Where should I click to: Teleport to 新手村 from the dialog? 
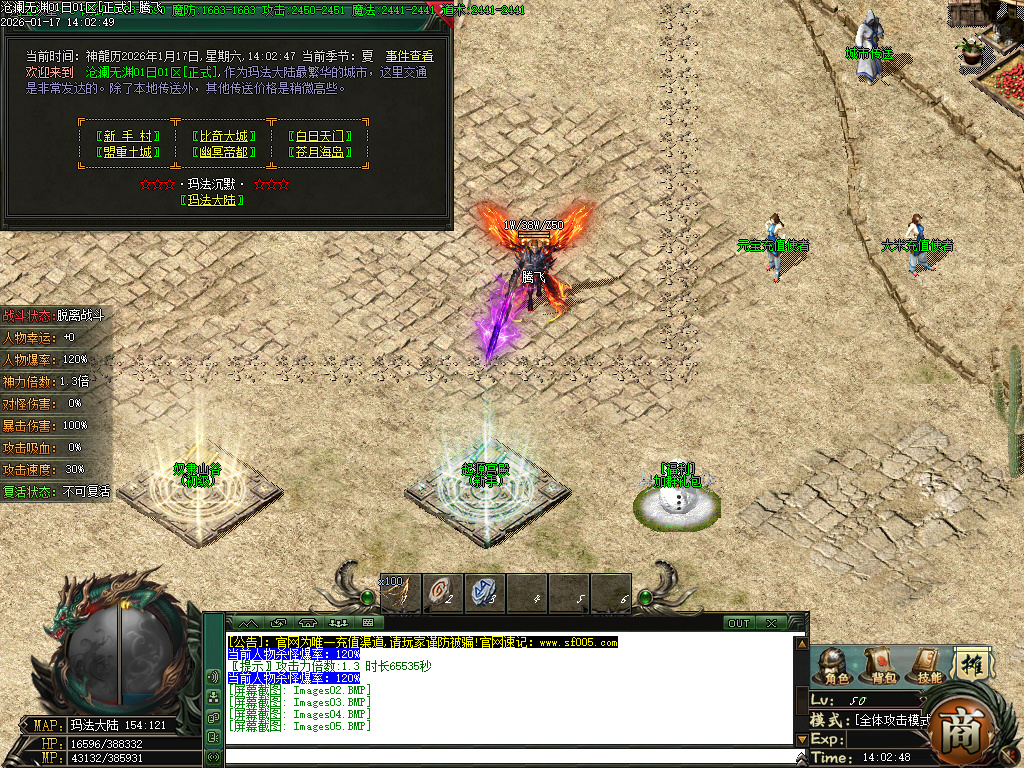pos(126,136)
